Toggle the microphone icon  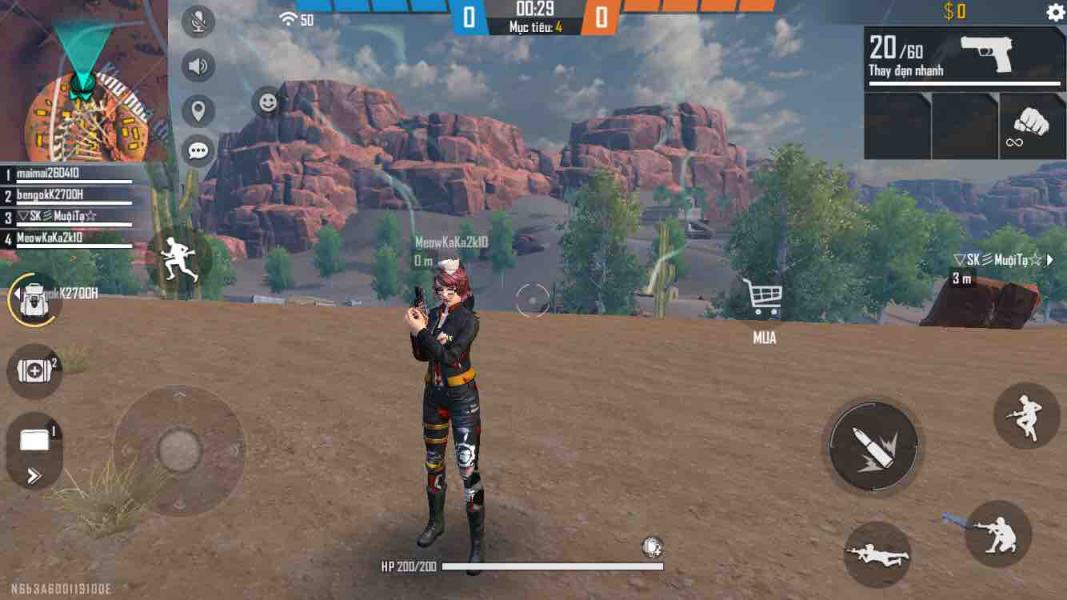(x=198, y=22)
